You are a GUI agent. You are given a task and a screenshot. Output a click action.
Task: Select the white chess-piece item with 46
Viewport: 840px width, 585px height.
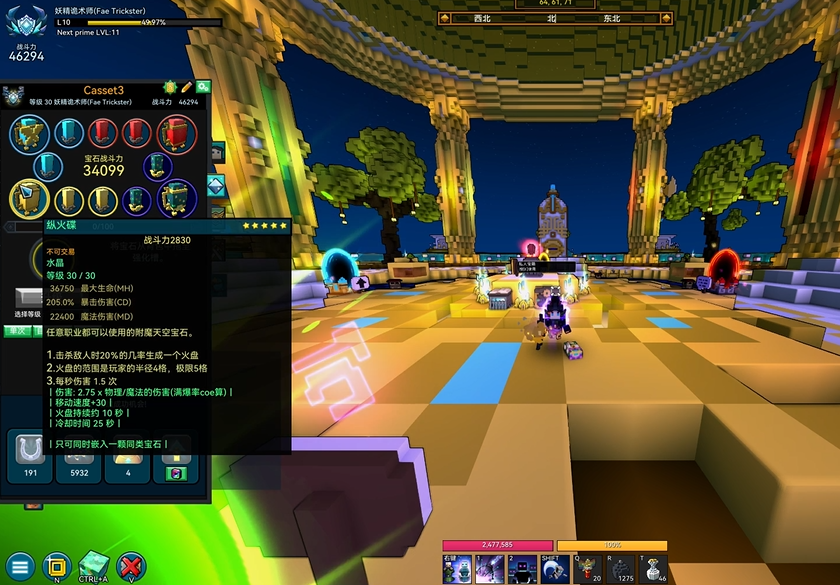tap(653, 568)
